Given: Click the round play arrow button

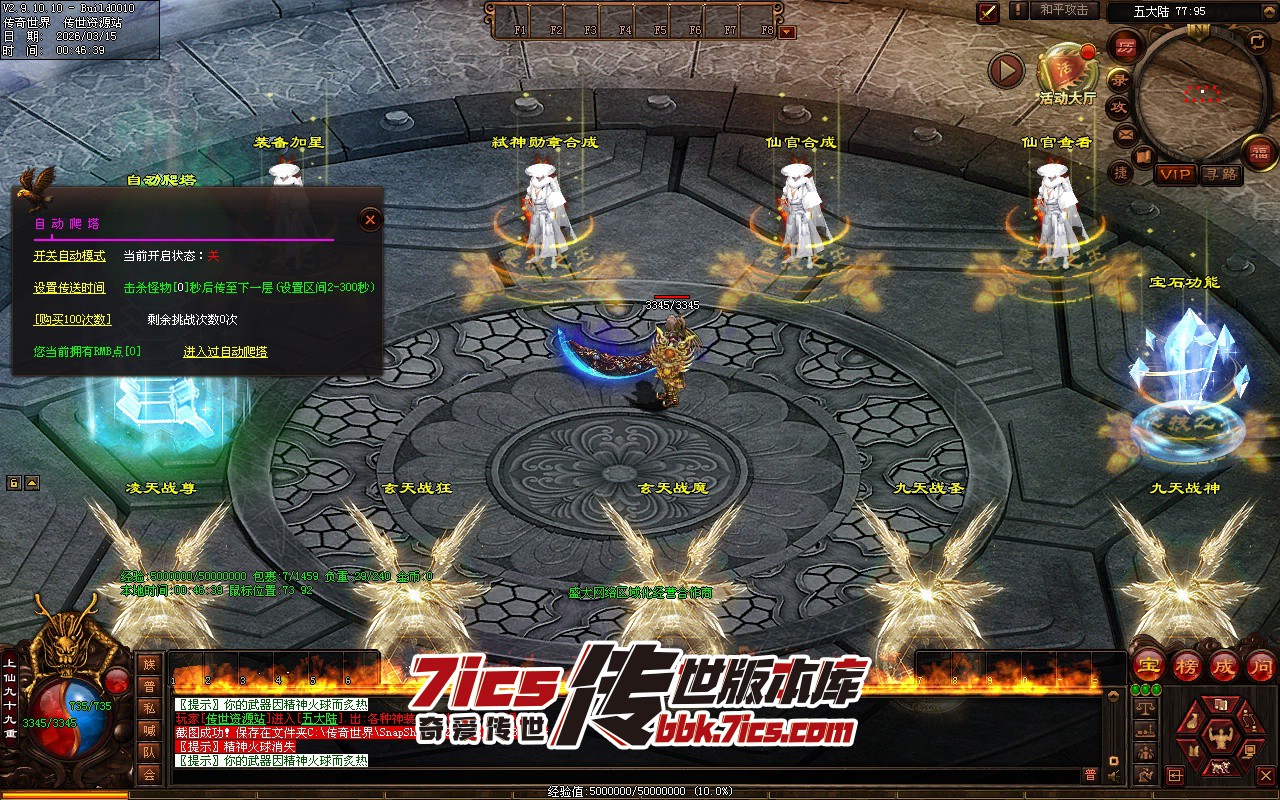Looking at the screenshot, I should 1006,70.
